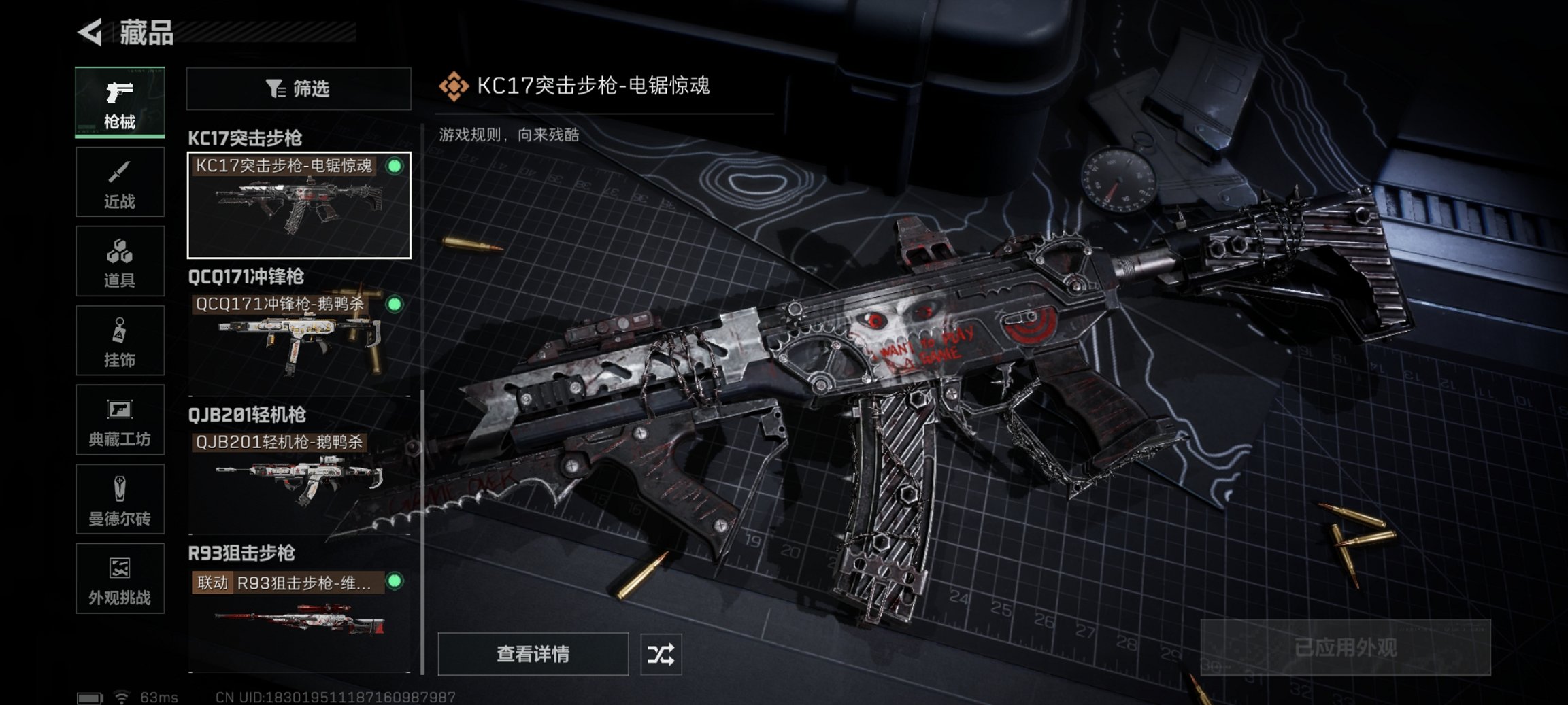Click the 藏品 back arrow header
Viewport: 1568px width, 705px height.
pyautogui.click(x=90, y=33)
